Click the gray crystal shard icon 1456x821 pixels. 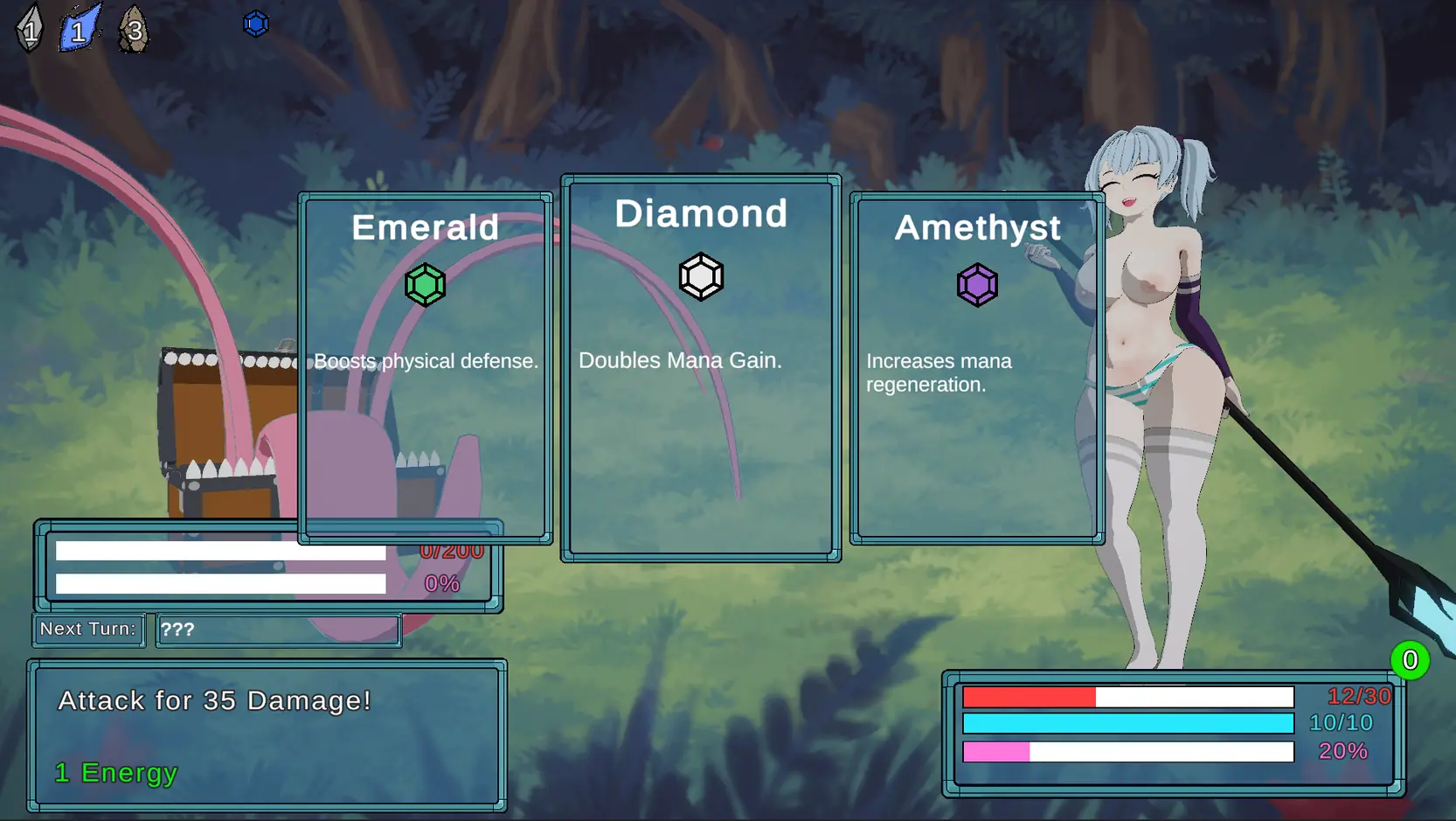(x=30, y=30)
